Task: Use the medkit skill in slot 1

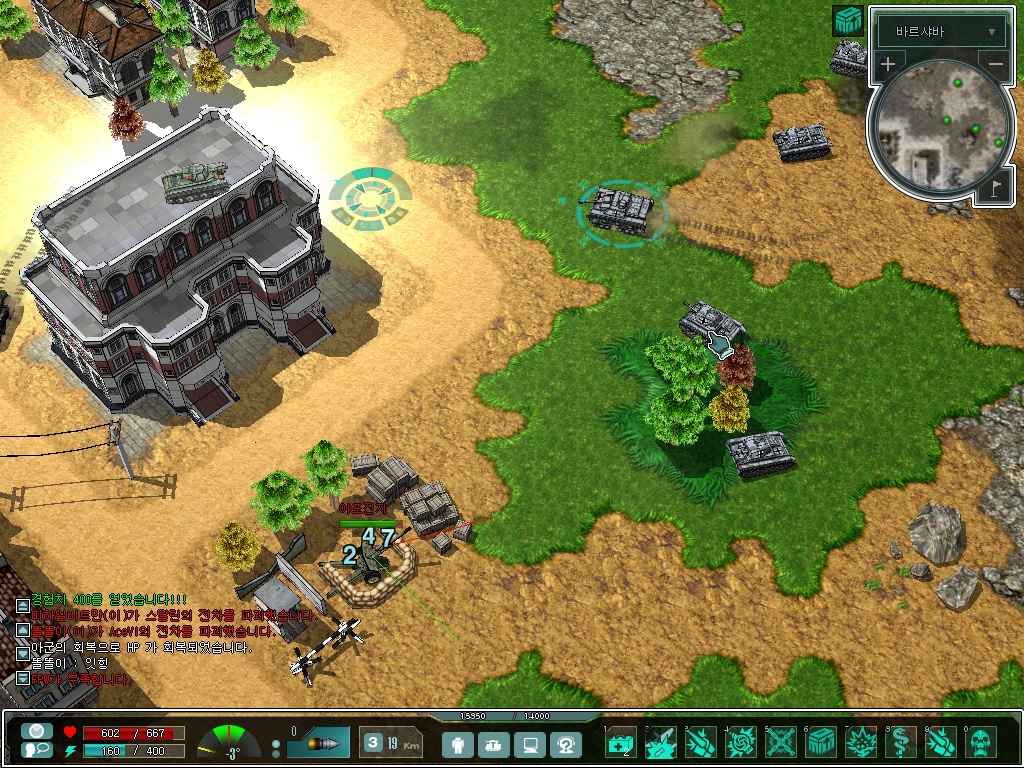Action: click(x=621, y=743)
